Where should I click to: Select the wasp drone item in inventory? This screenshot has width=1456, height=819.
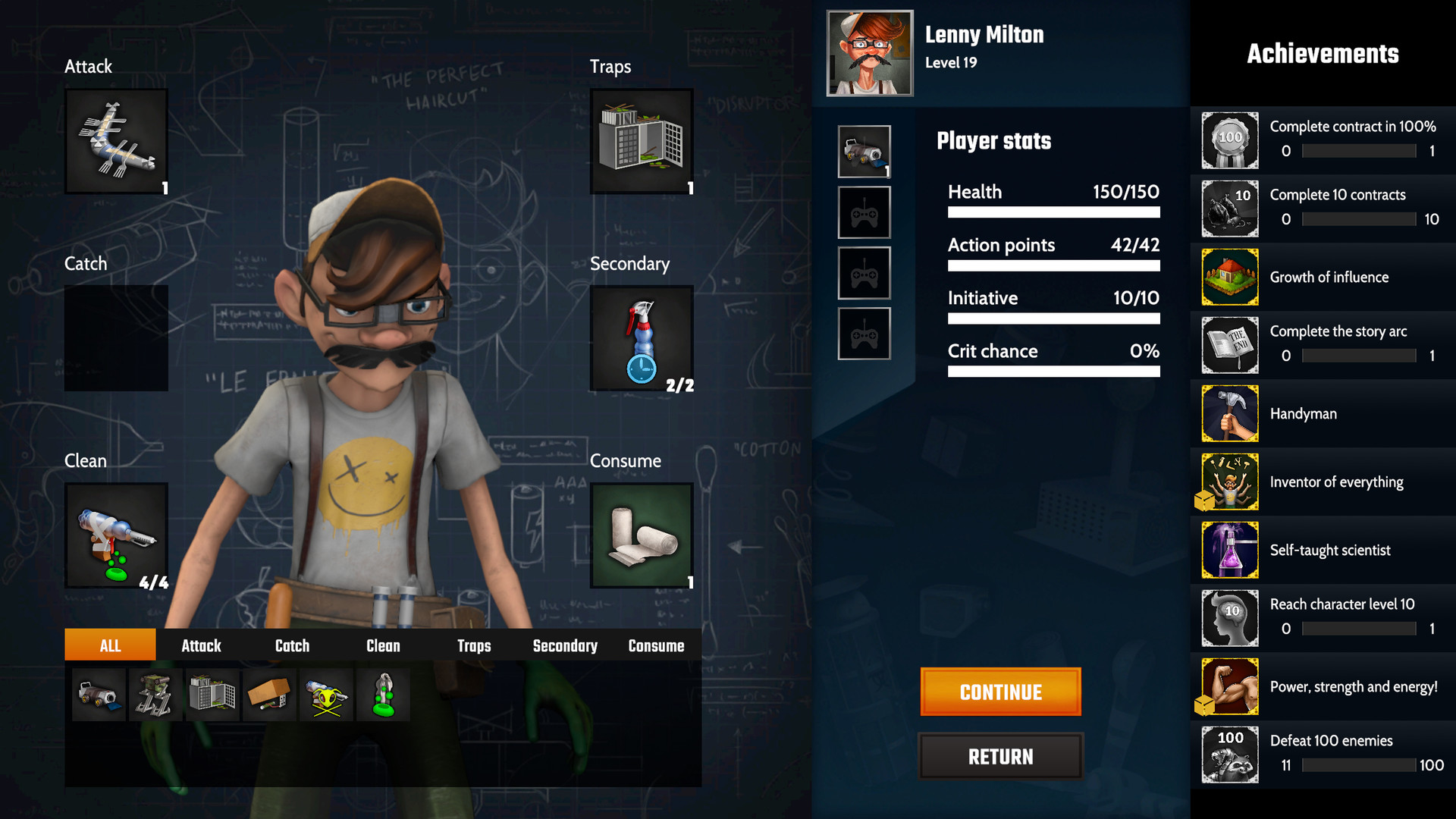326,694
